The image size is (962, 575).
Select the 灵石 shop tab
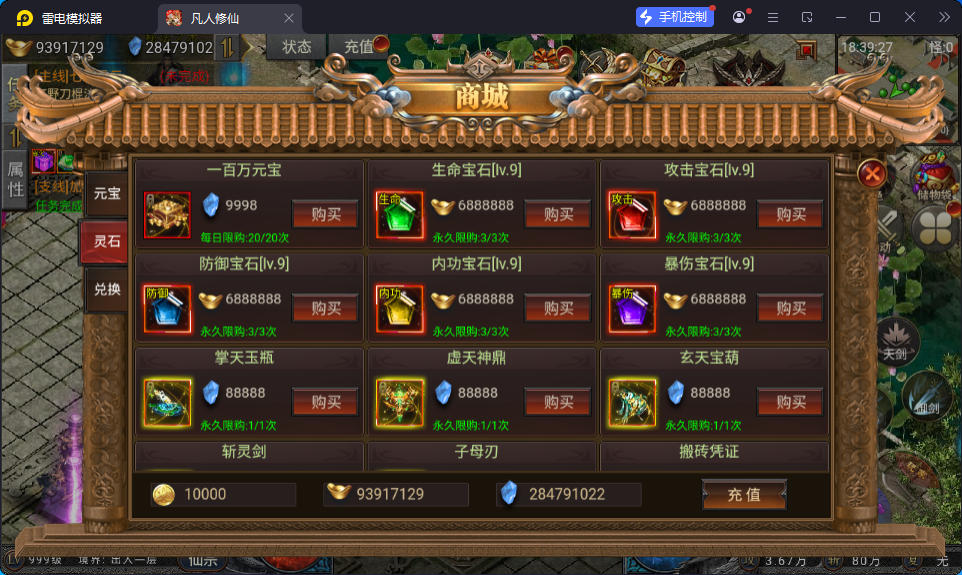pos(106,241)
